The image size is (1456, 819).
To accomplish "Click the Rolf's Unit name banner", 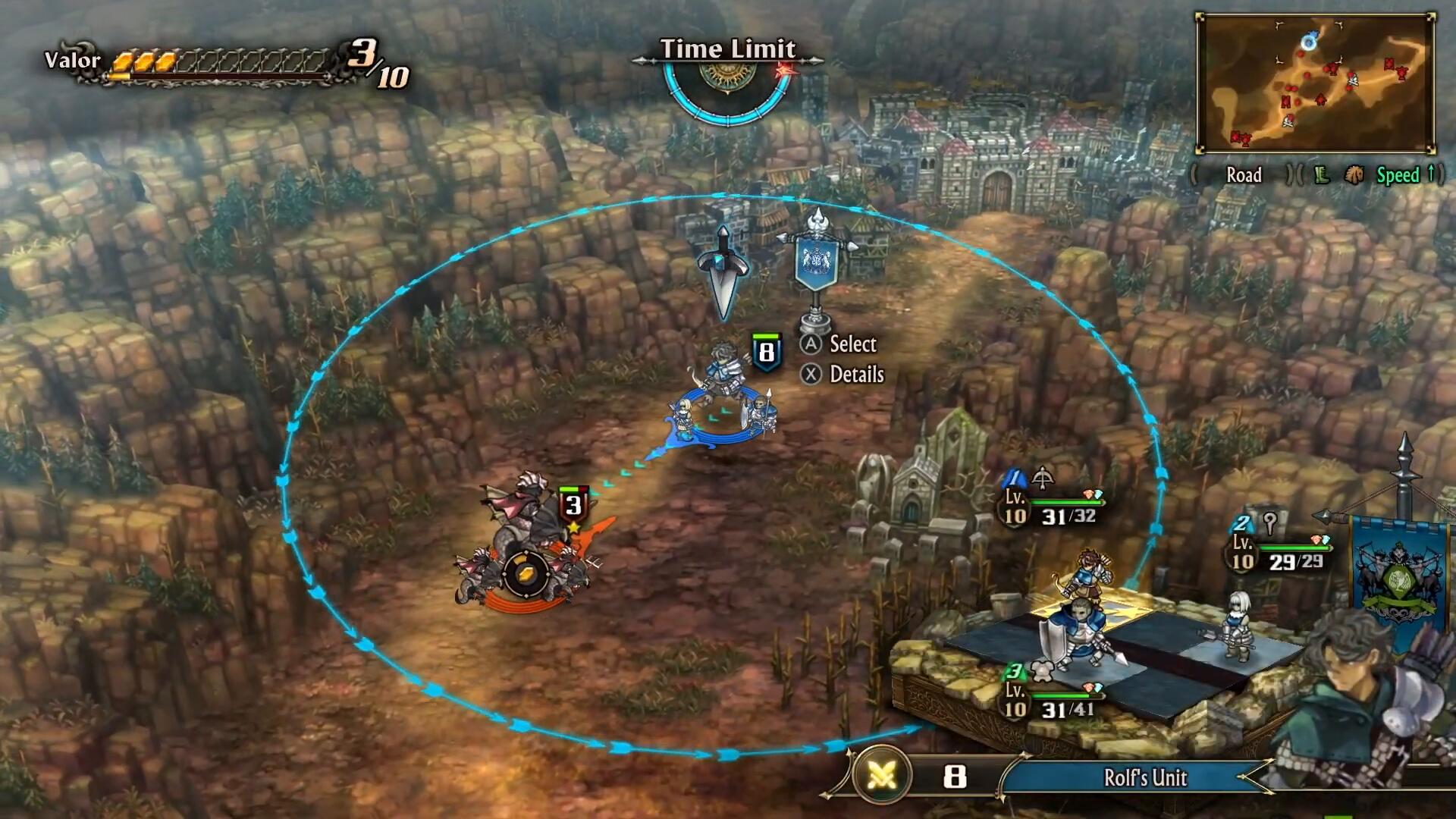I will [x=1144, y=777].
